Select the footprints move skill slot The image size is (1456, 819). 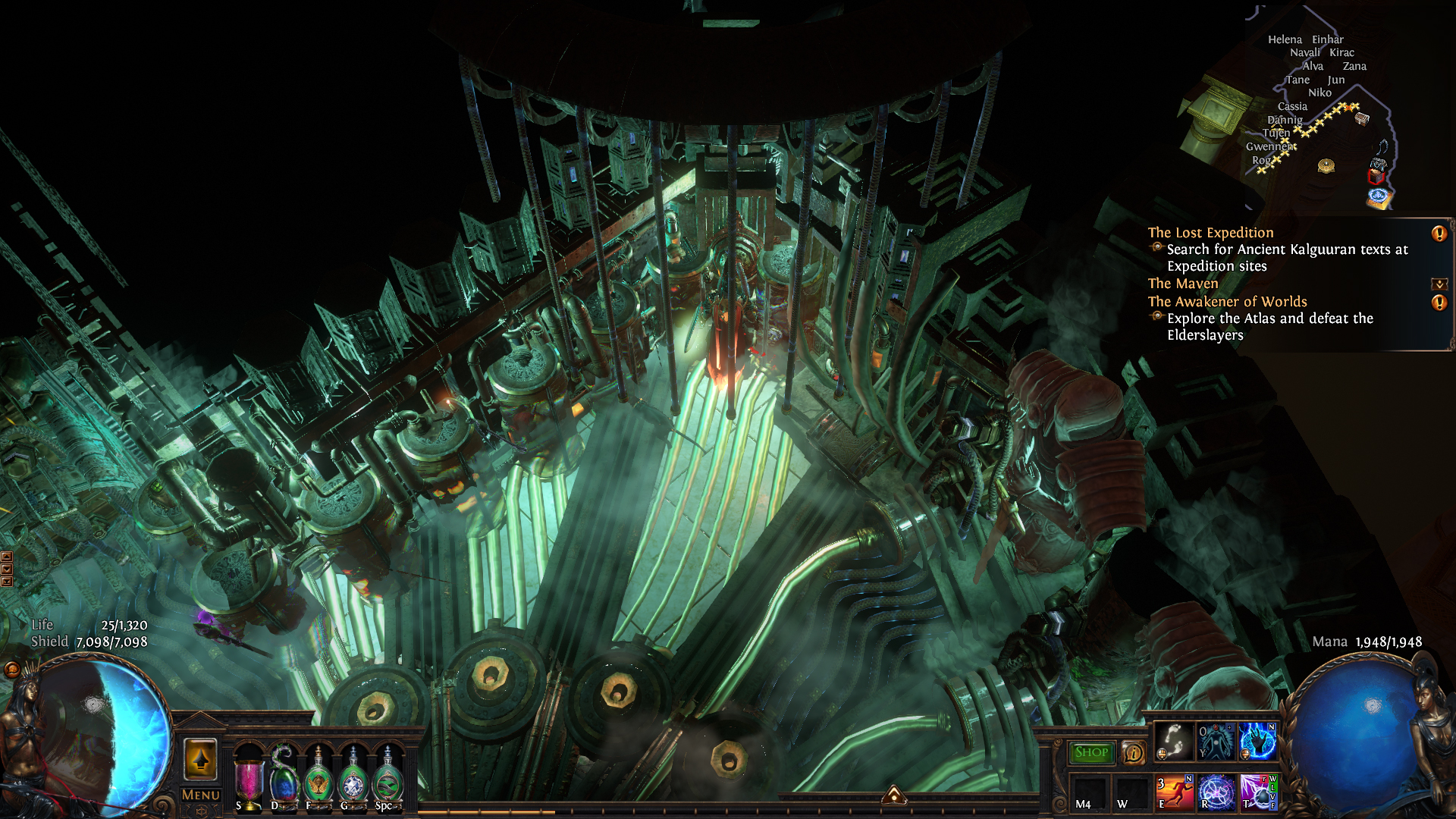pyautogui.click(x=1174, y=741)
